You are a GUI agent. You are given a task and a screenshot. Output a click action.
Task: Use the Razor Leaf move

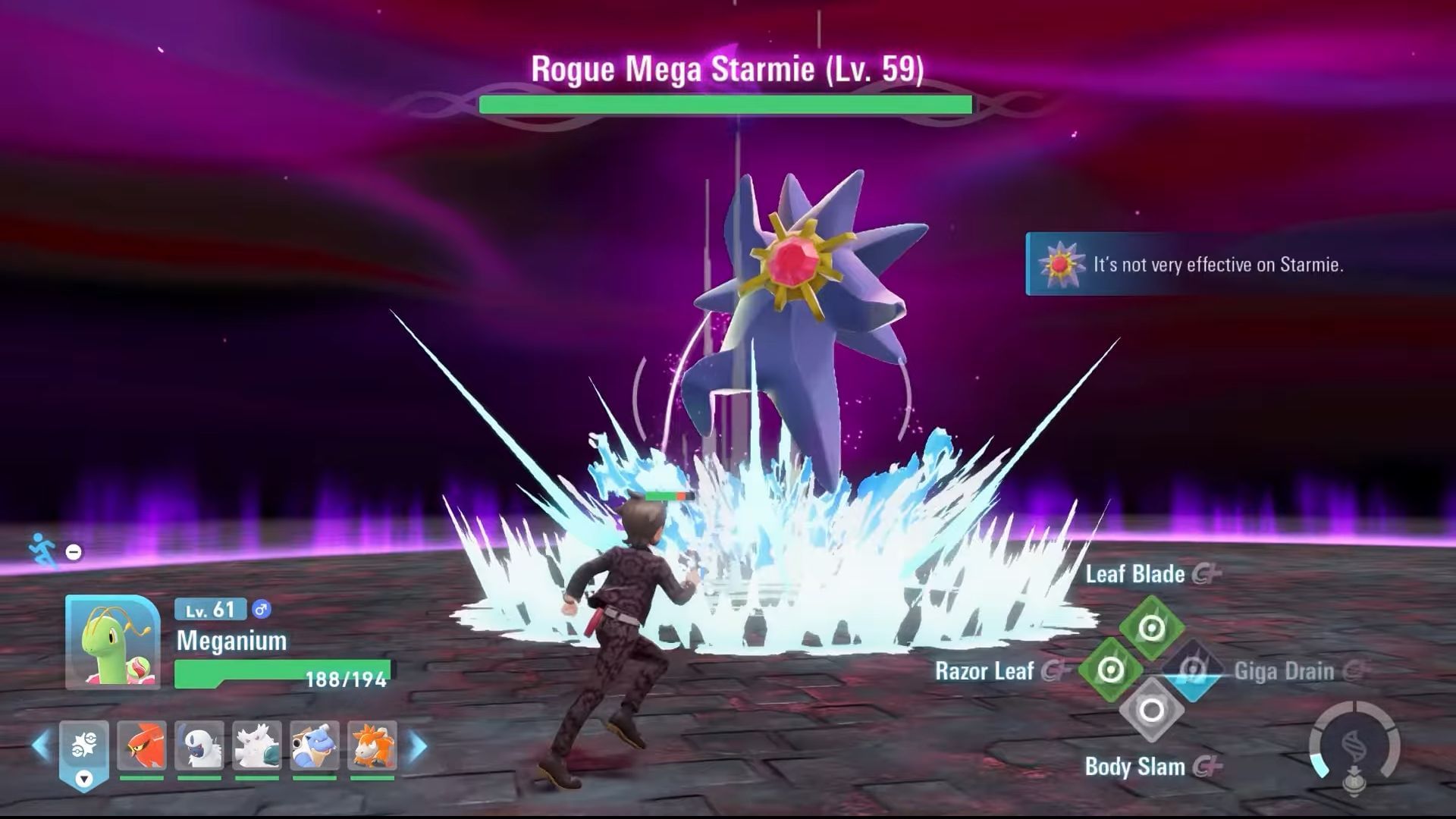pos(1111,670)
